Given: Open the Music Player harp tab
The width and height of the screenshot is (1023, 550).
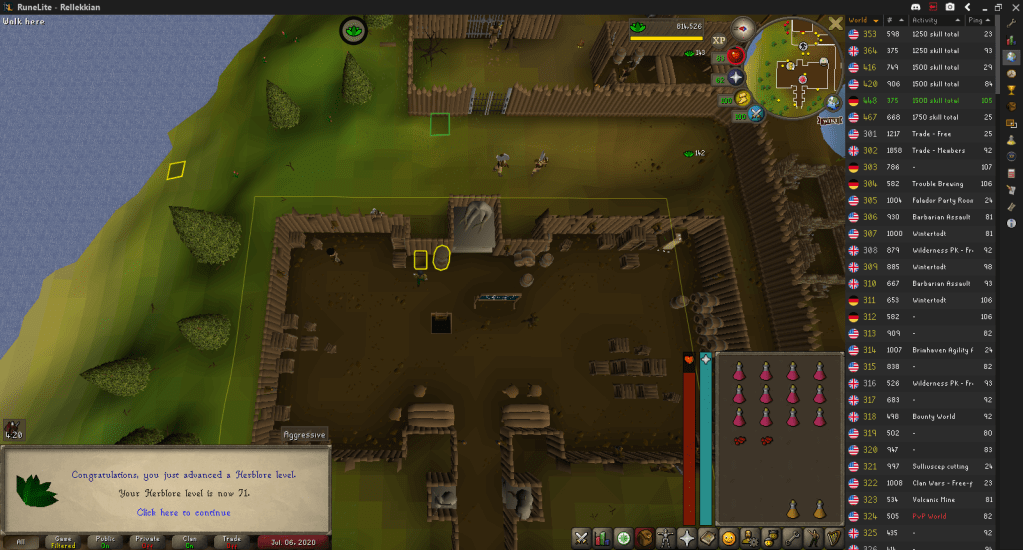Looking at the screenshot, I should 833,538.
